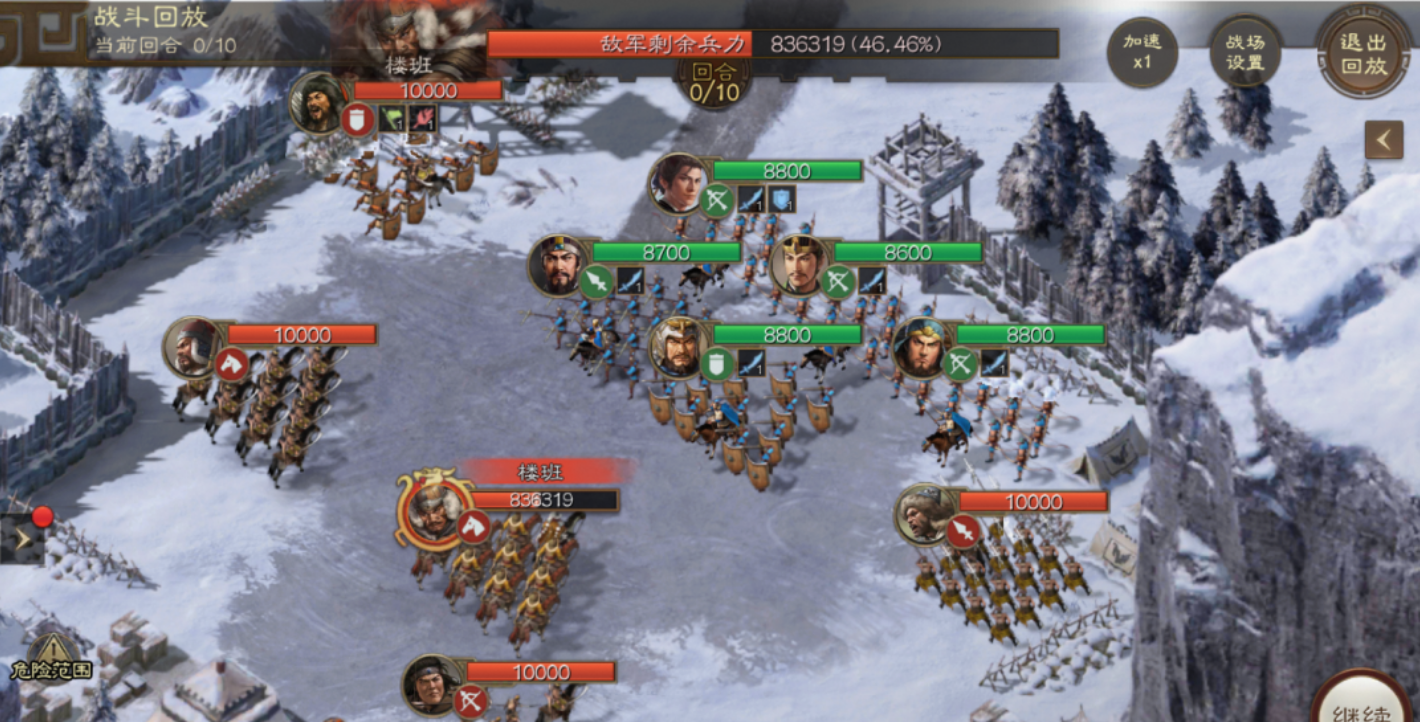Open the 战场设置 battlefield settings

tap(1244, 52)
